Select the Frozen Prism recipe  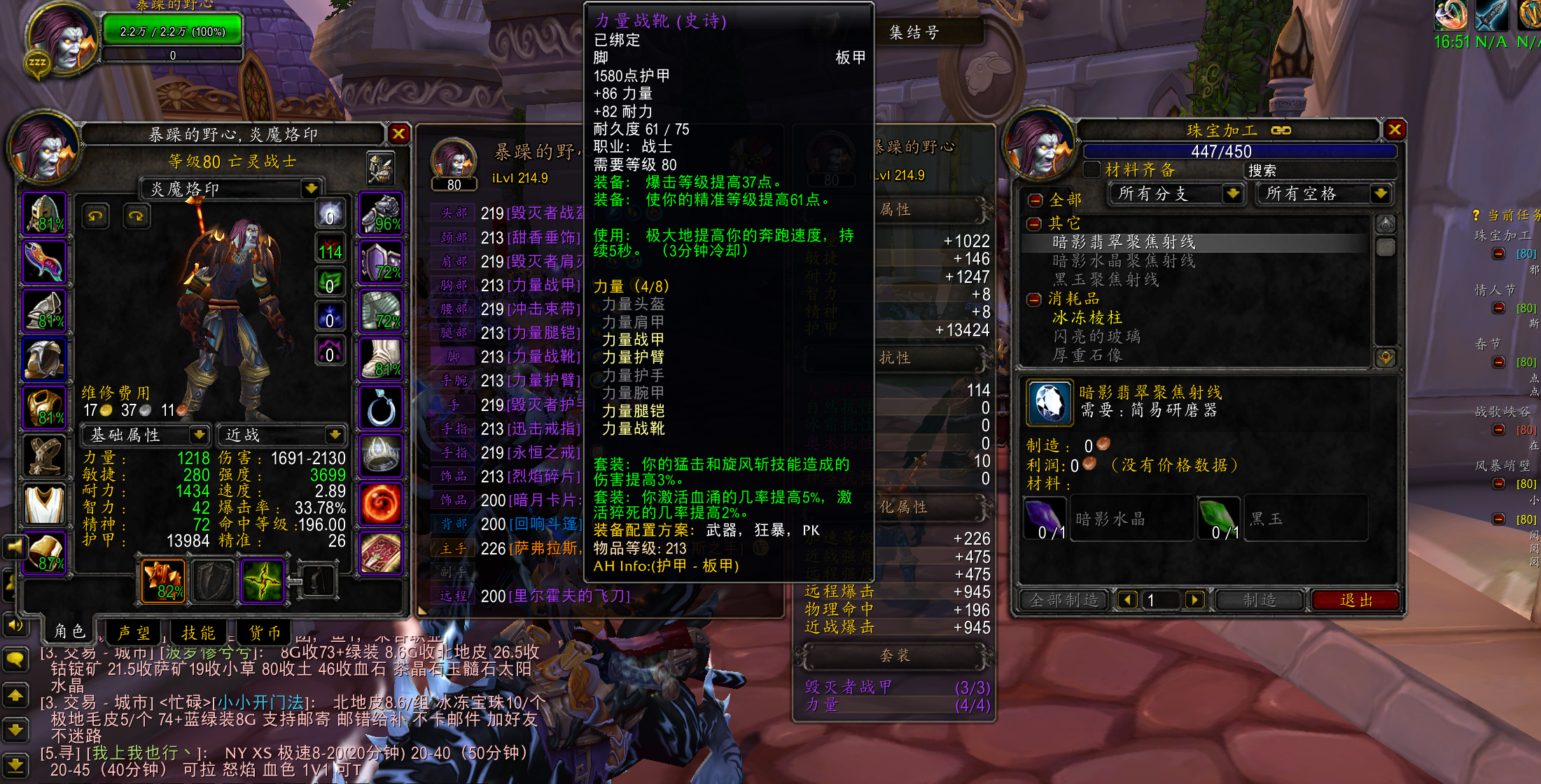[x=1087, y=318]
